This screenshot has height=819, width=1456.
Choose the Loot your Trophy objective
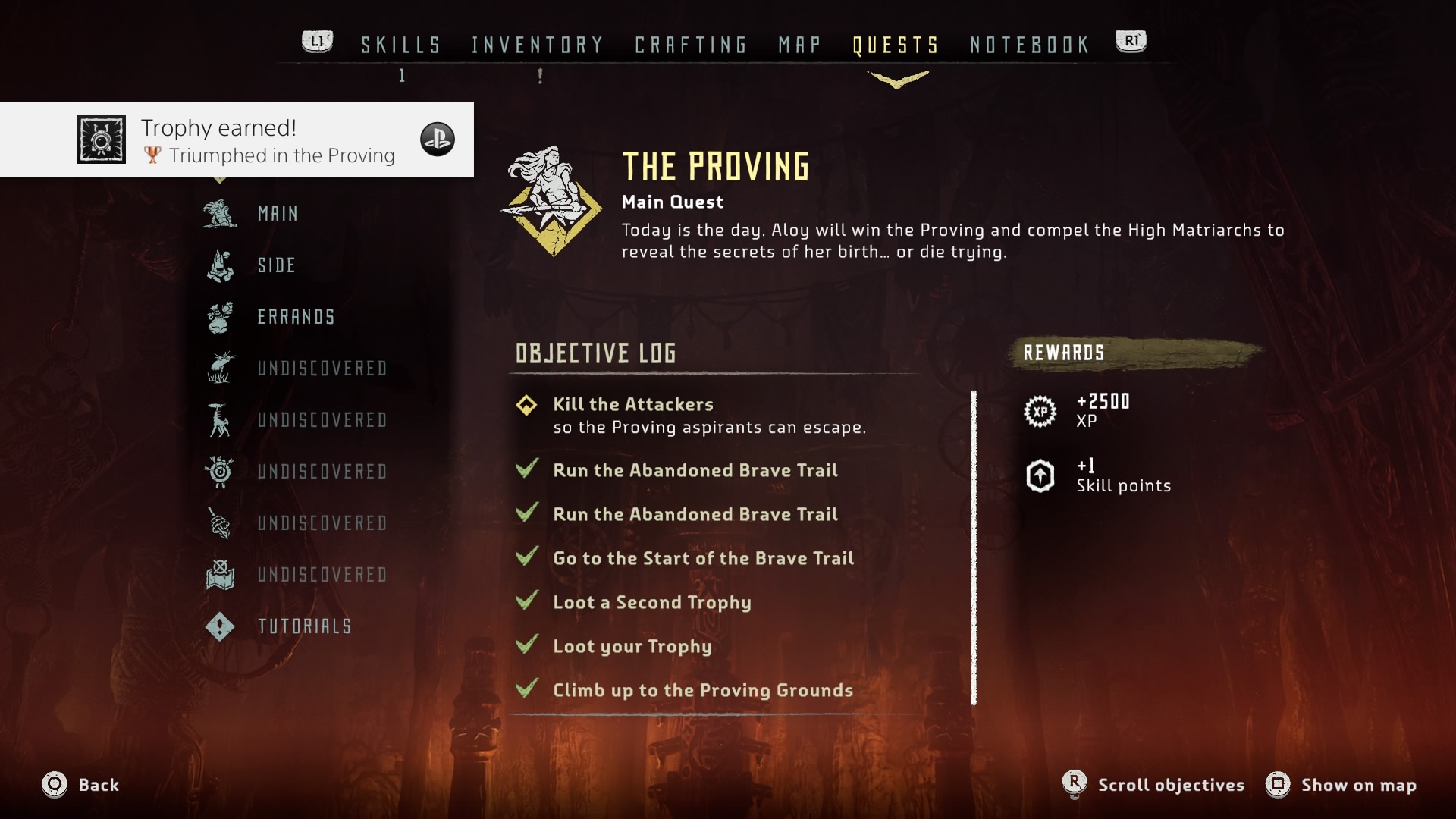pos(632,647)
